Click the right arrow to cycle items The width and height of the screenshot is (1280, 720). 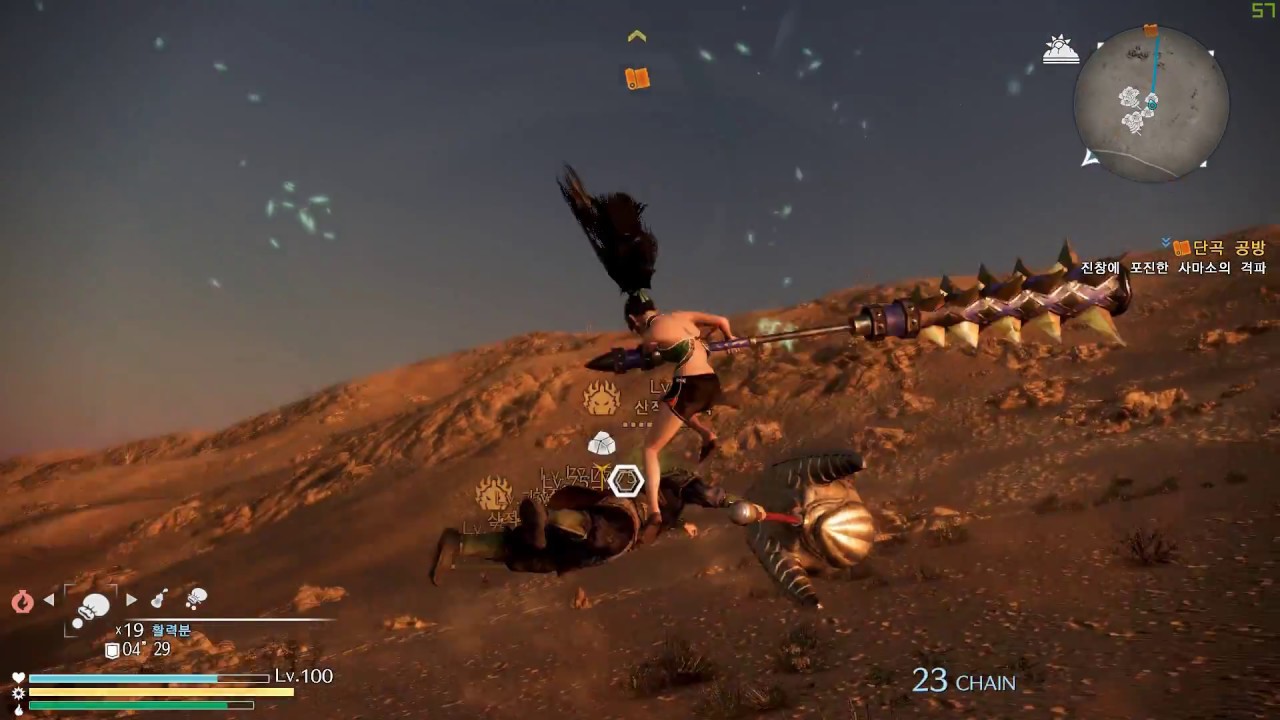coord(131,599)
